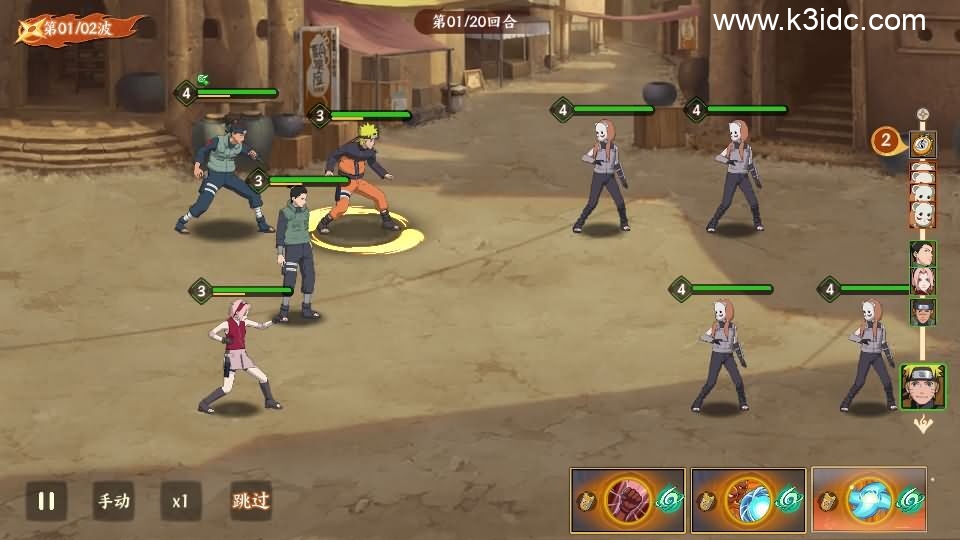
Task: Pause the battle
Action: tap(46, 501)
